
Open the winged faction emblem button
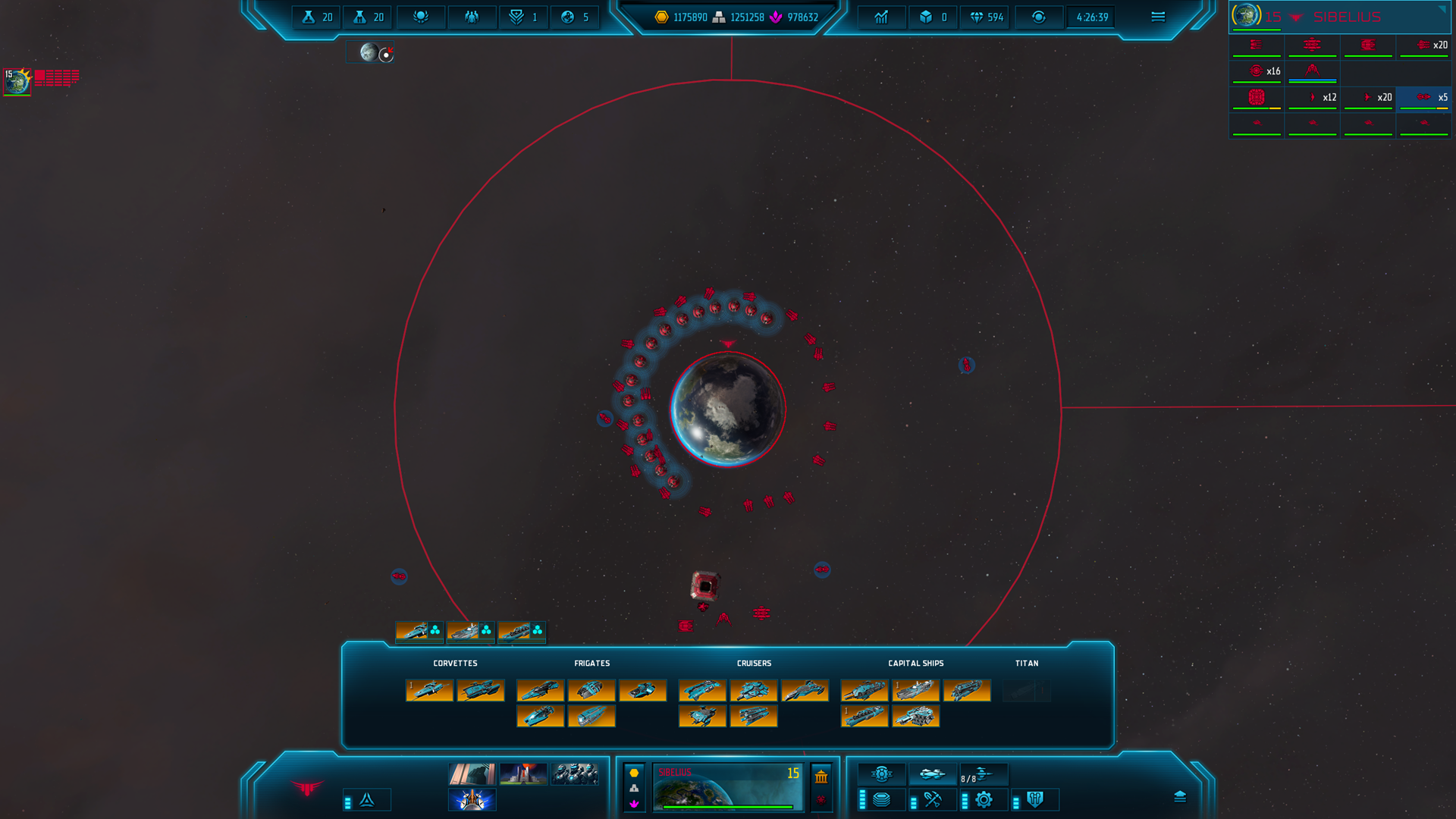tap(307, 789)
